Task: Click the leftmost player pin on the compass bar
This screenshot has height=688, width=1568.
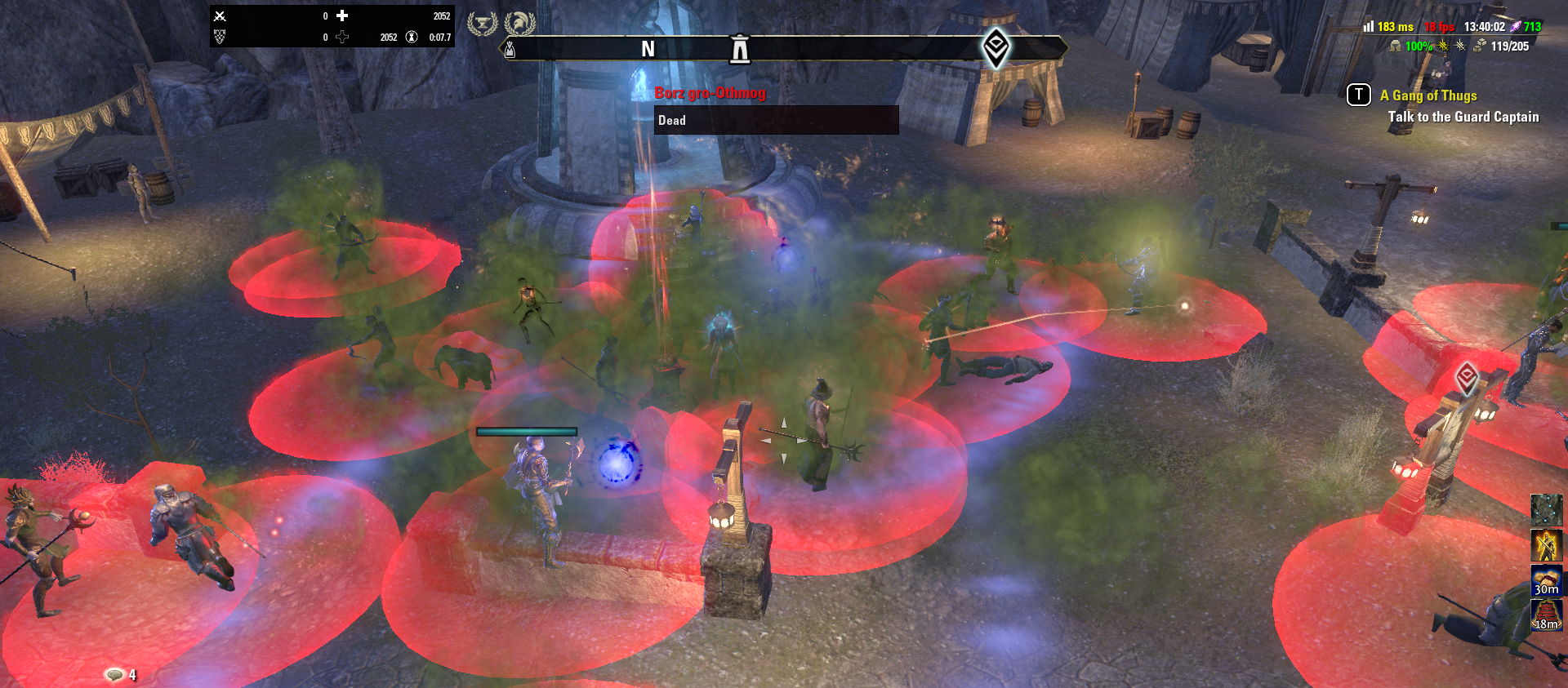Action: click(x=509, y=49)
